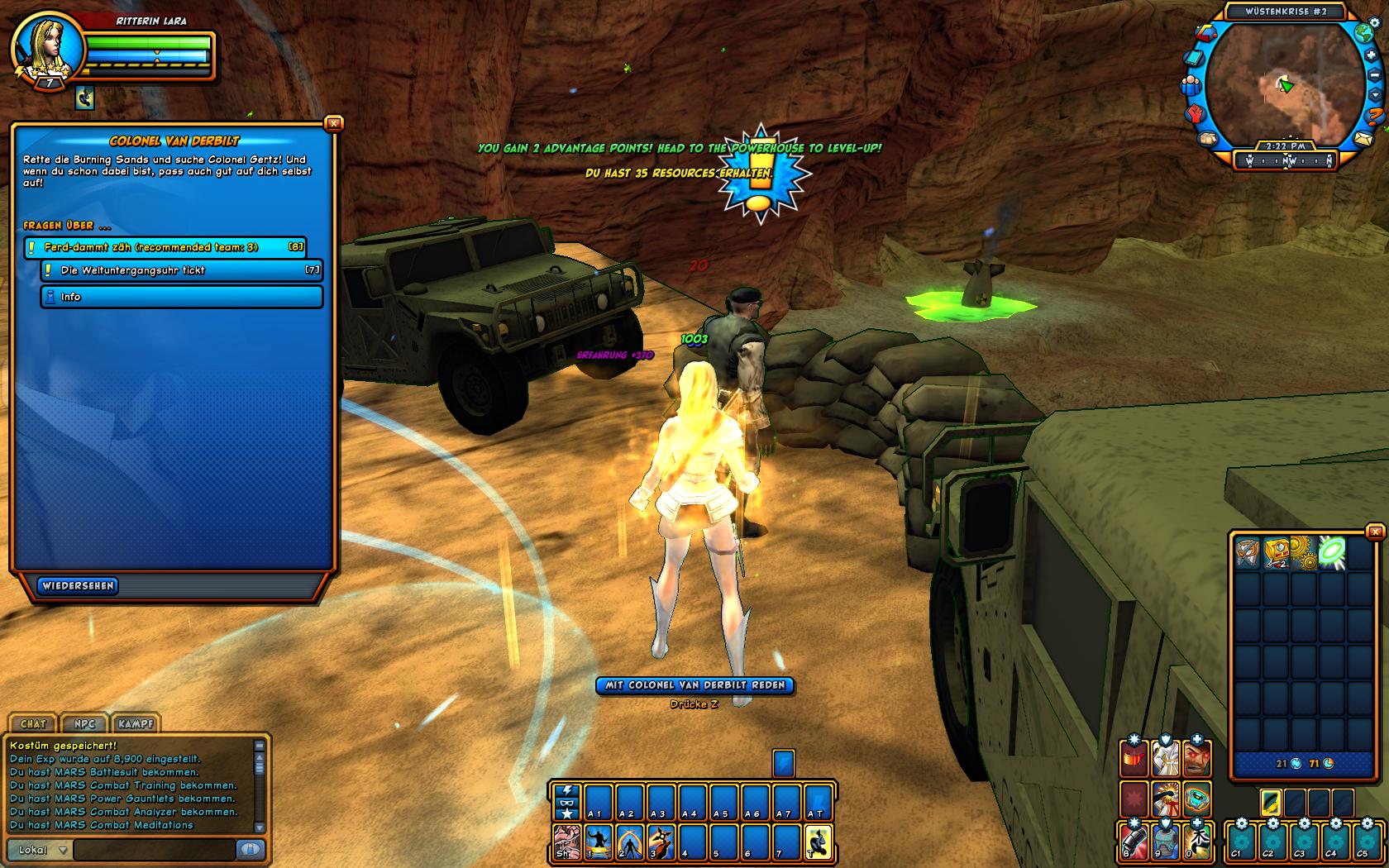Open the social group people icon

tap(1191, 85)
